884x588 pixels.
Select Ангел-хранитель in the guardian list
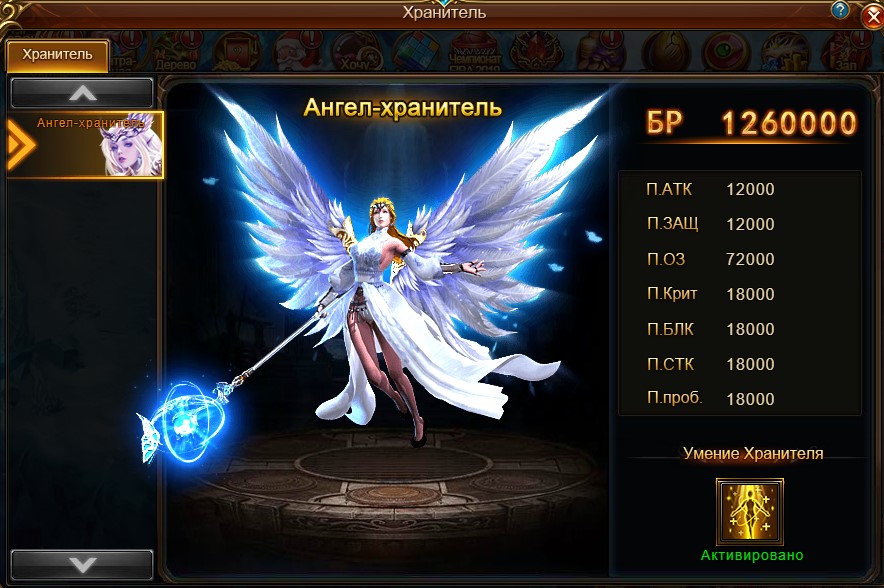(x=86, y=145)
